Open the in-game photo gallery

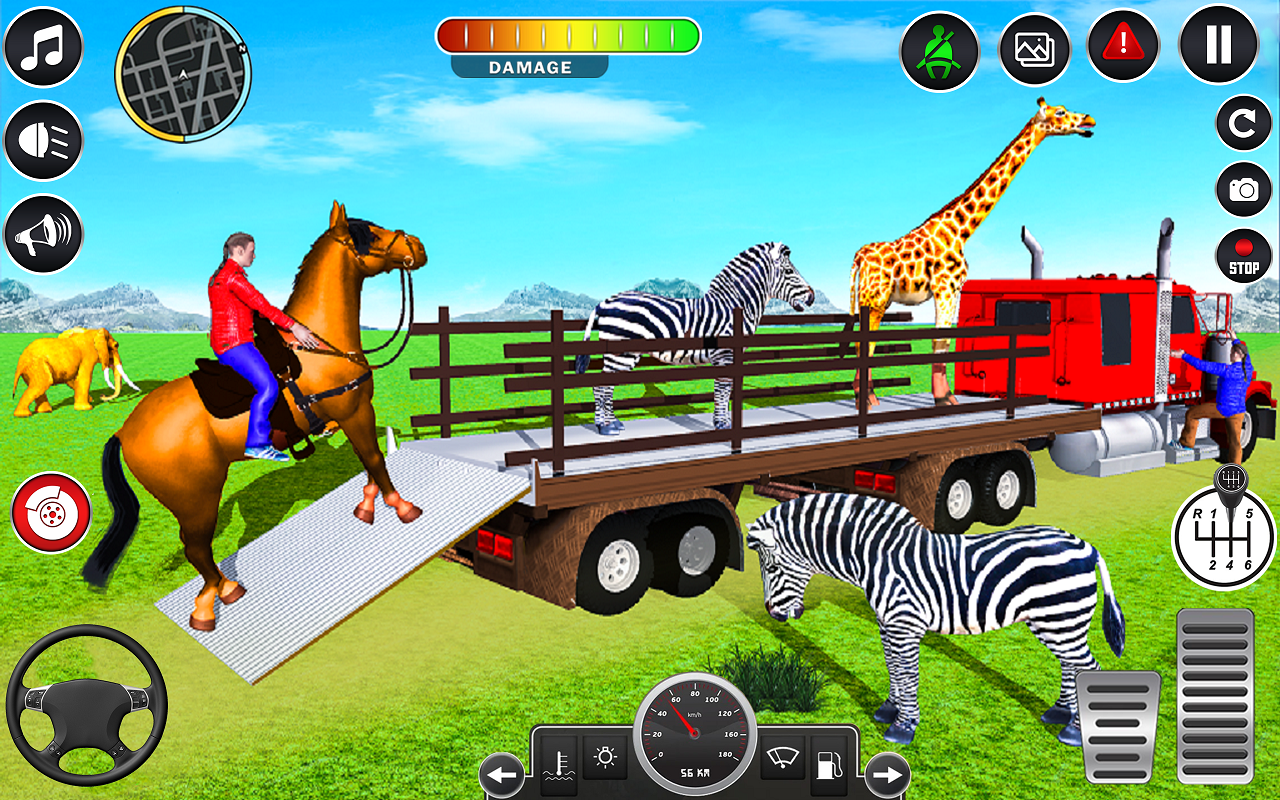[1033, 47]
